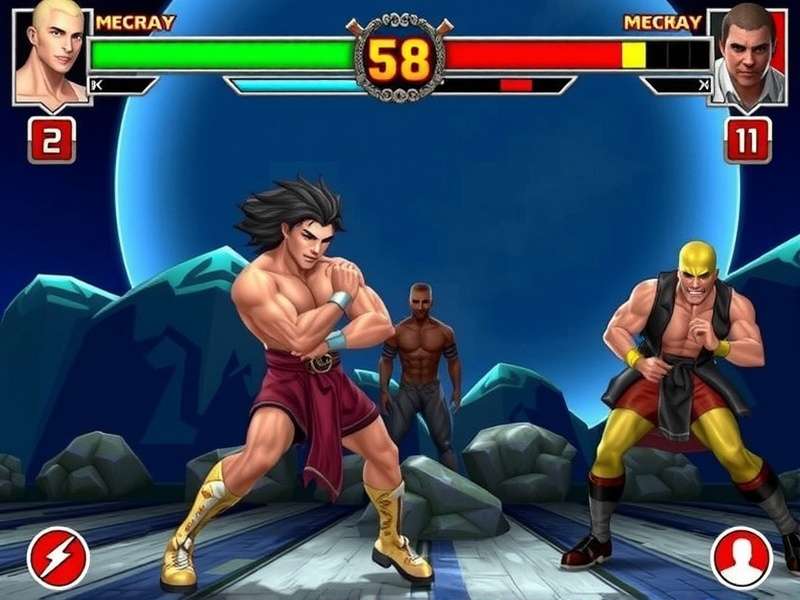
Task: Tap the red character silhouette button
Action: pos(741,557)
